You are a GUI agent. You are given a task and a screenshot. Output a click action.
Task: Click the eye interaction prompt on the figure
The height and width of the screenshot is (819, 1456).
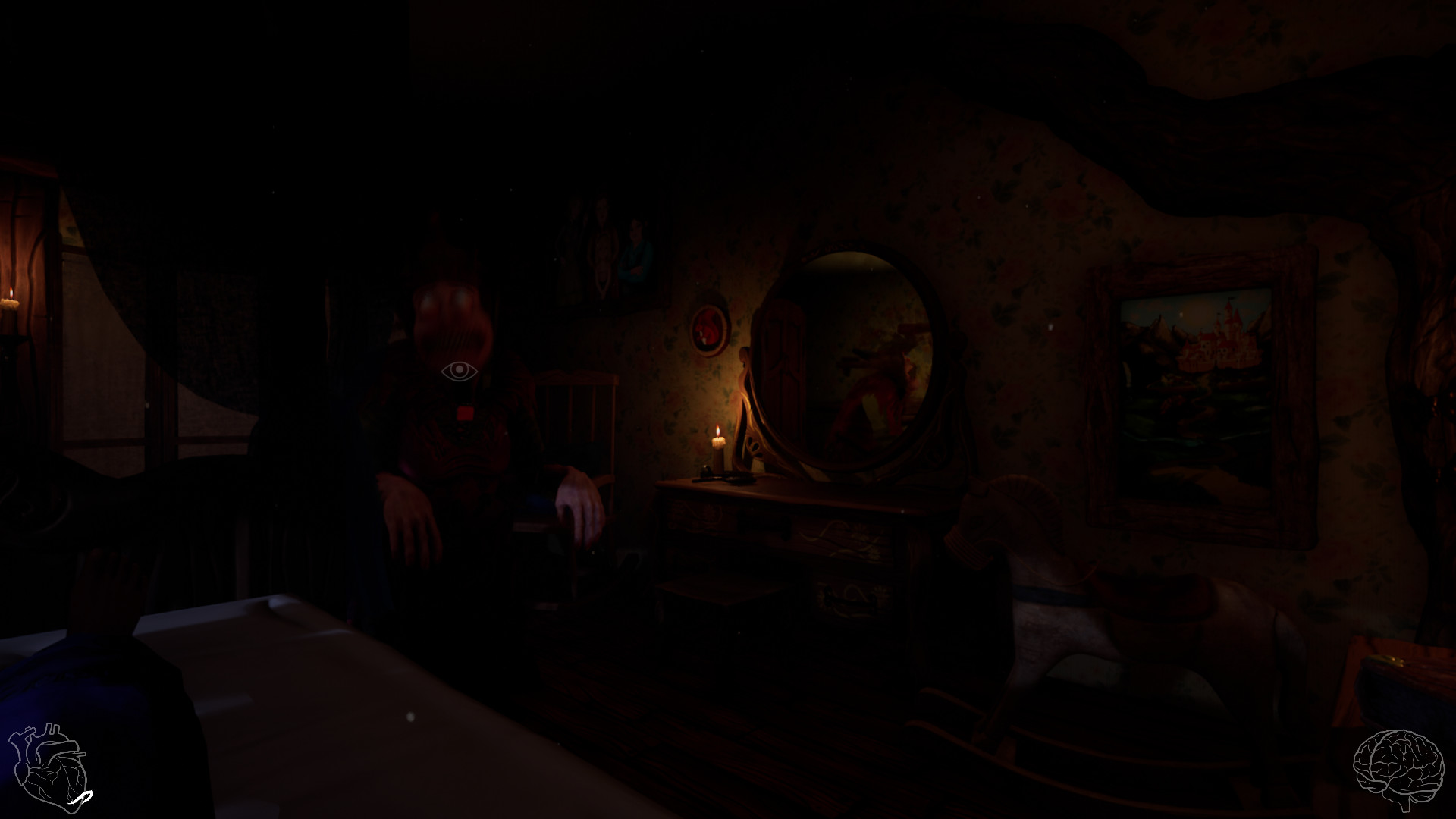[457, 371]
